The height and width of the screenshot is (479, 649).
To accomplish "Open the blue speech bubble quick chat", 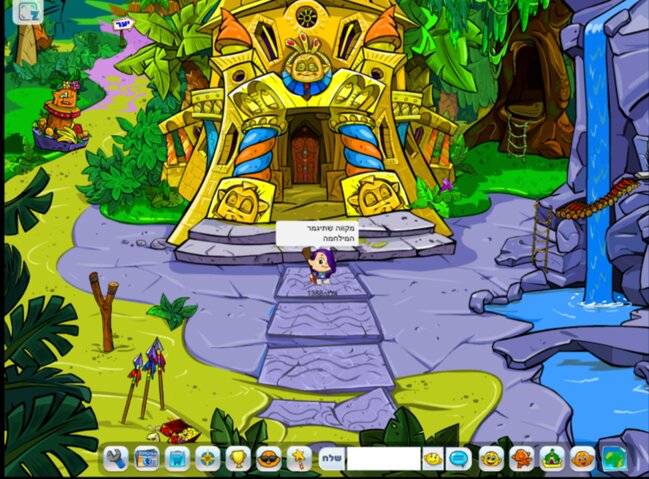I will (x=459, y=459).
